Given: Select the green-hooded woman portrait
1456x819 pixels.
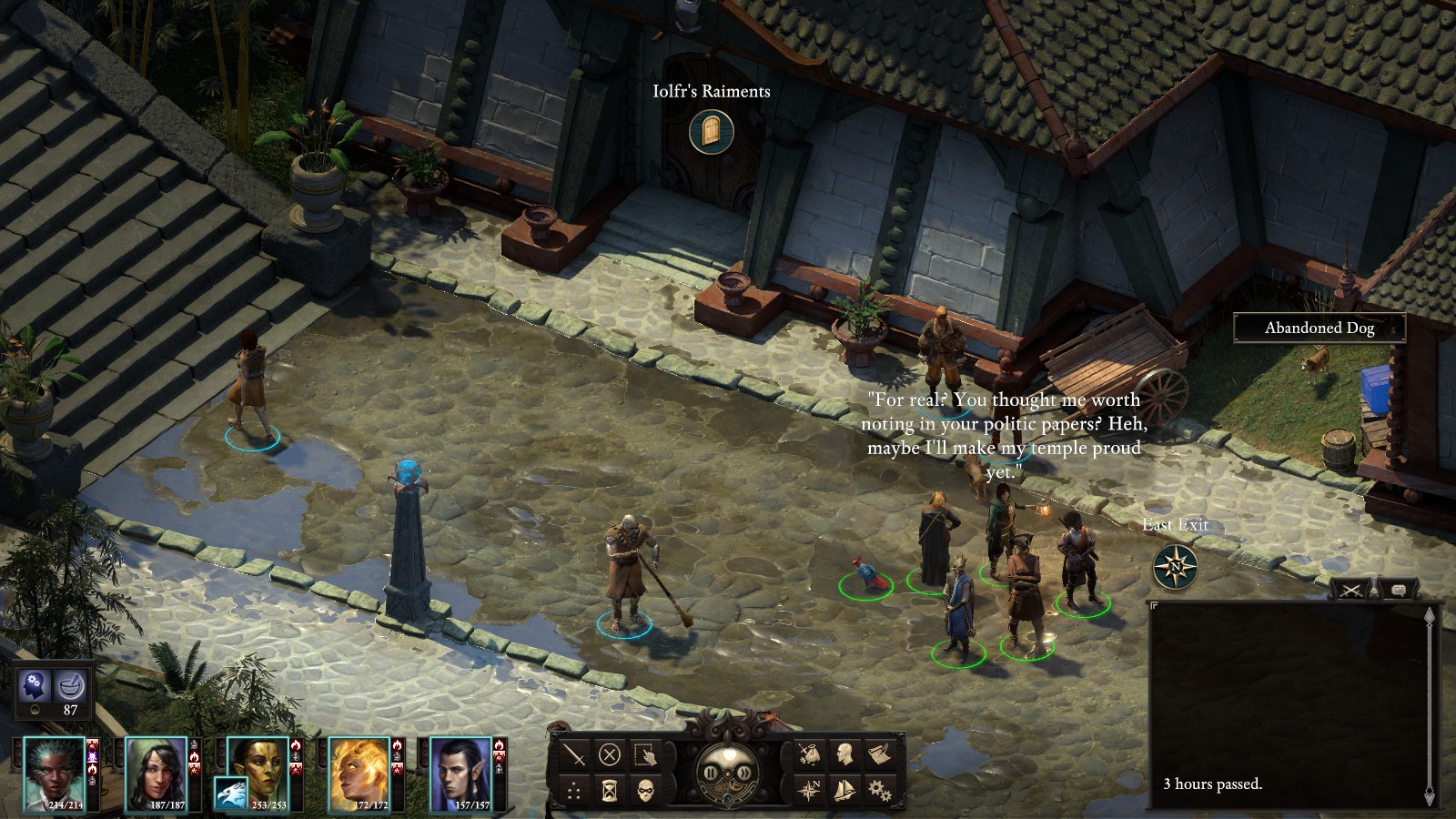Looking at the screenshot, I should tap(156, 773).
